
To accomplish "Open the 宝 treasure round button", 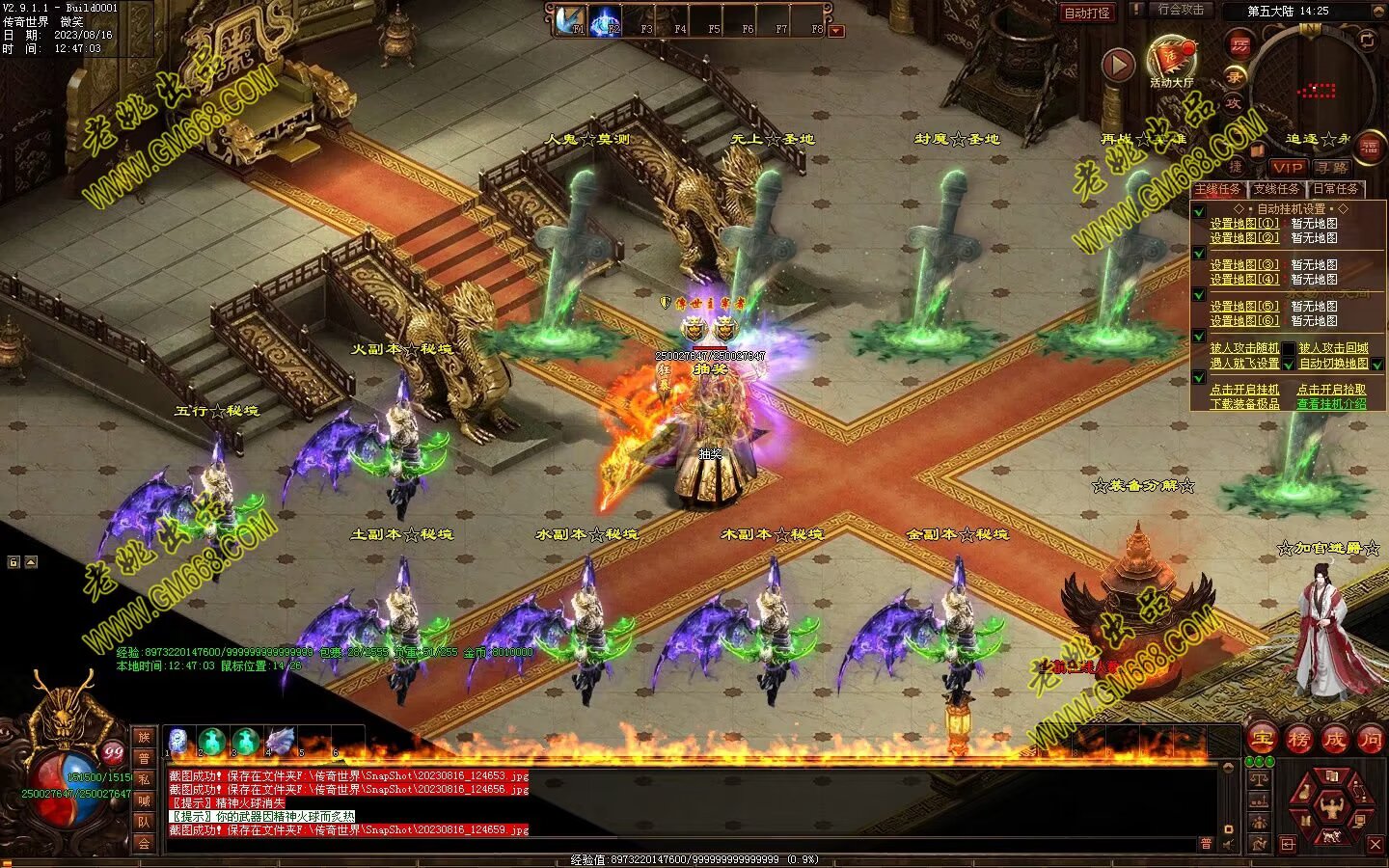I will pos(1263,740).
